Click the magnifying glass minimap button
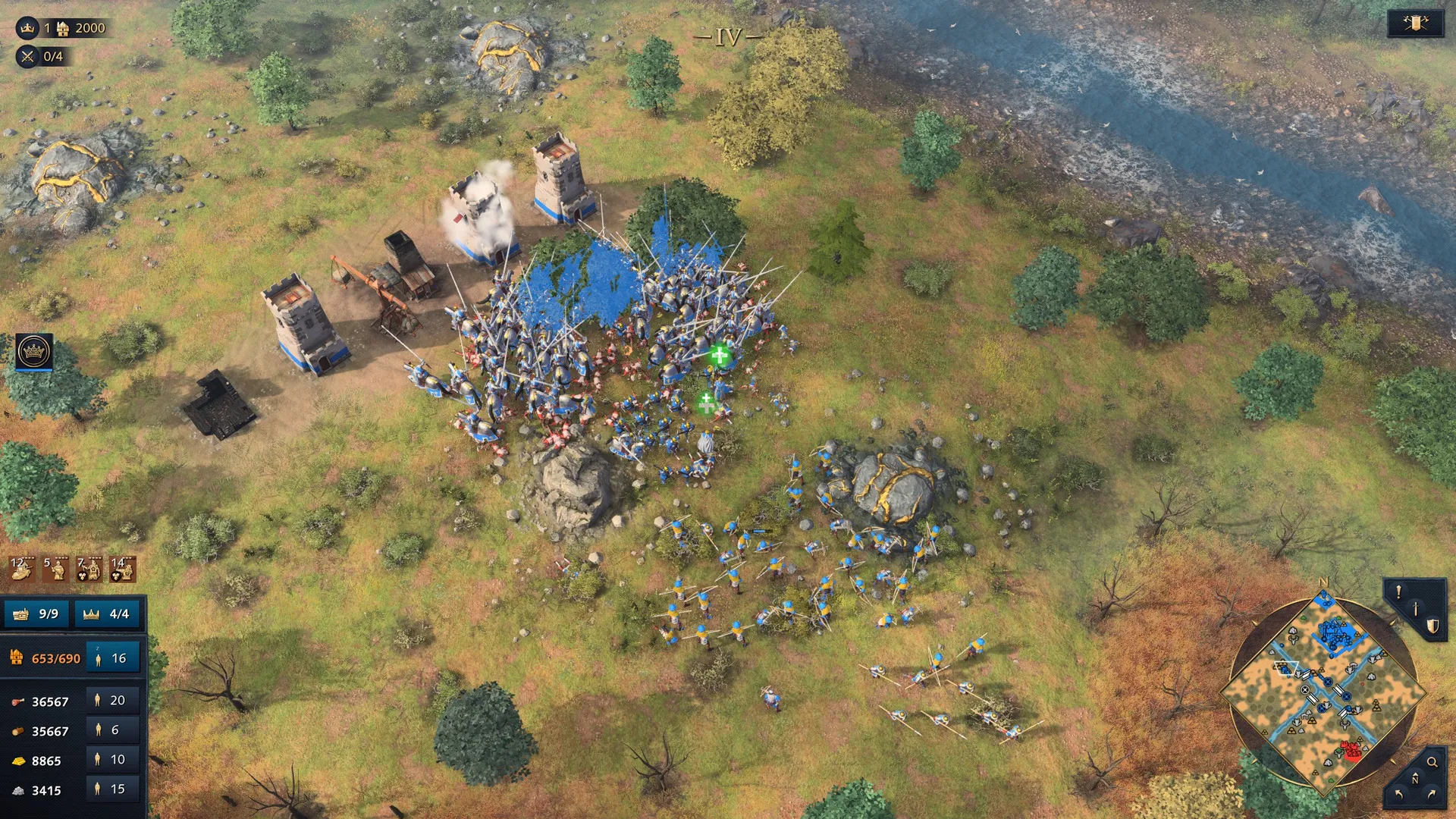This screenshot has height=819, width=1456. 1432,762
